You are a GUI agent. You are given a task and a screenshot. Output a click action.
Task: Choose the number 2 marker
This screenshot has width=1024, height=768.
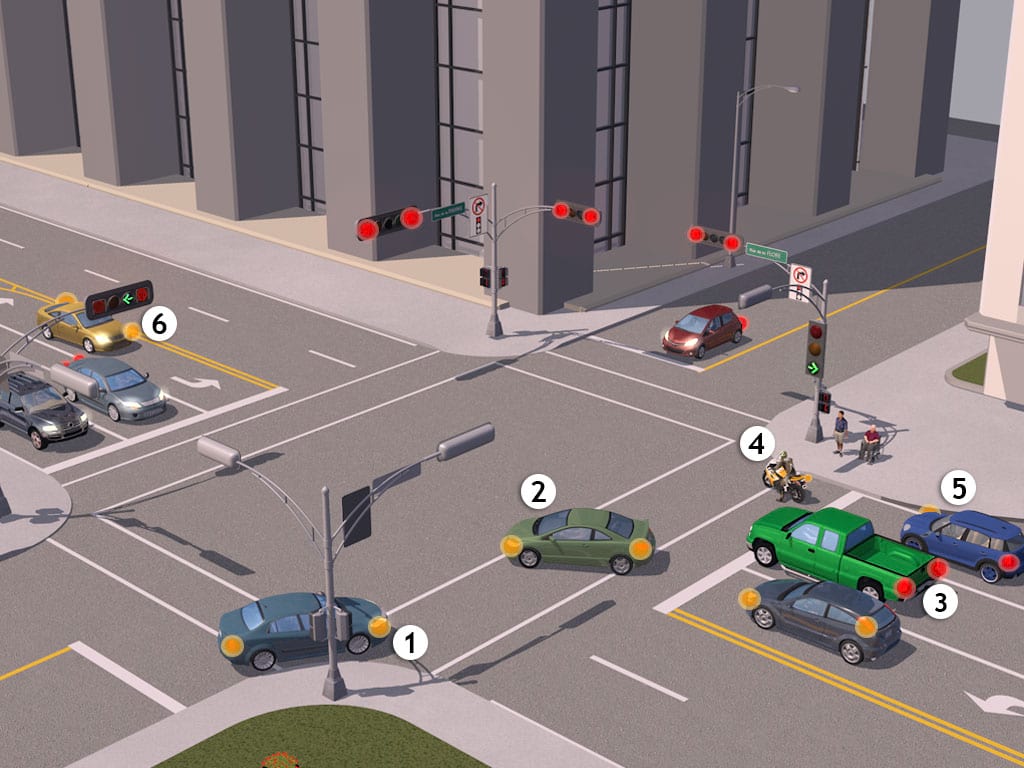(538, 491)
